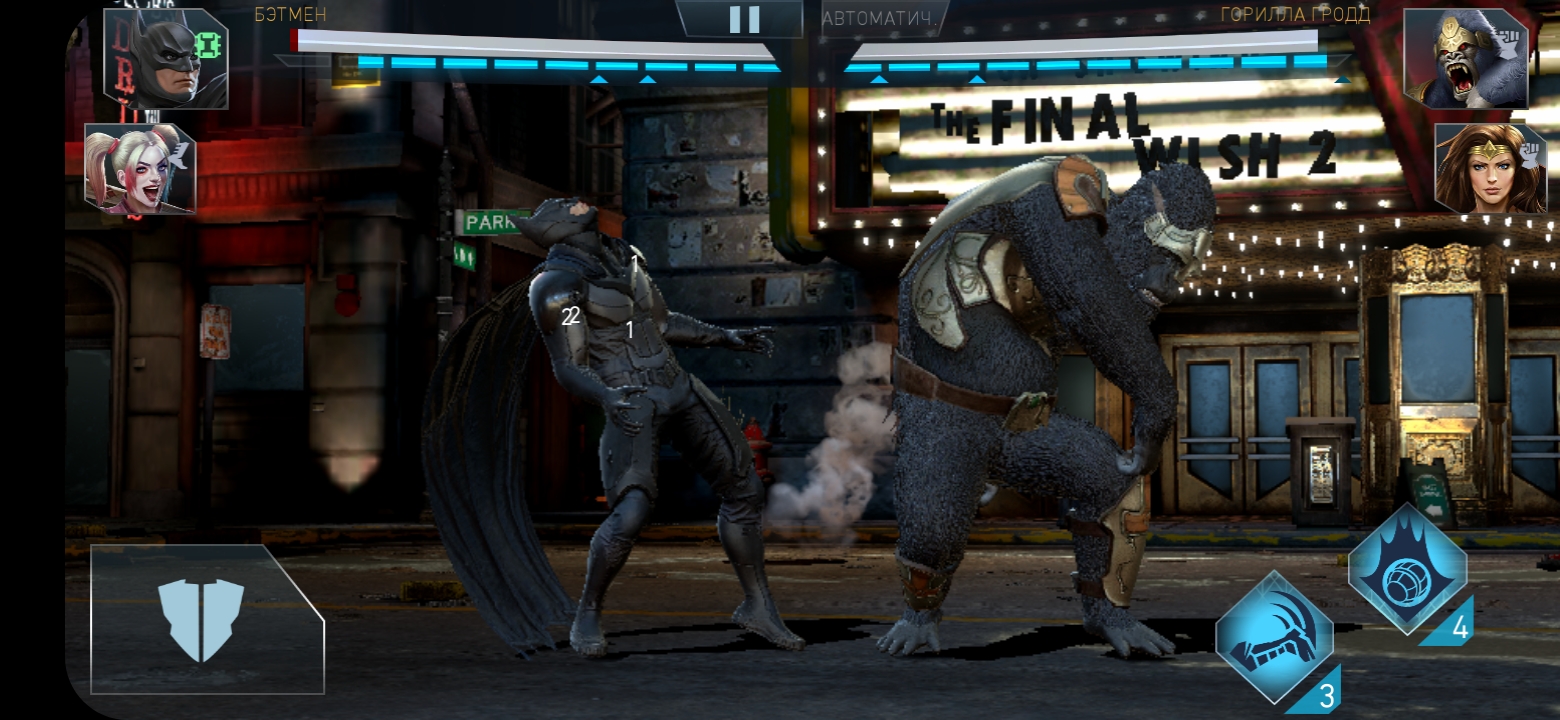The width and height of the screenshot is (1560, 720).
Task: Pause the fight
Action: (x=744, y=19)
